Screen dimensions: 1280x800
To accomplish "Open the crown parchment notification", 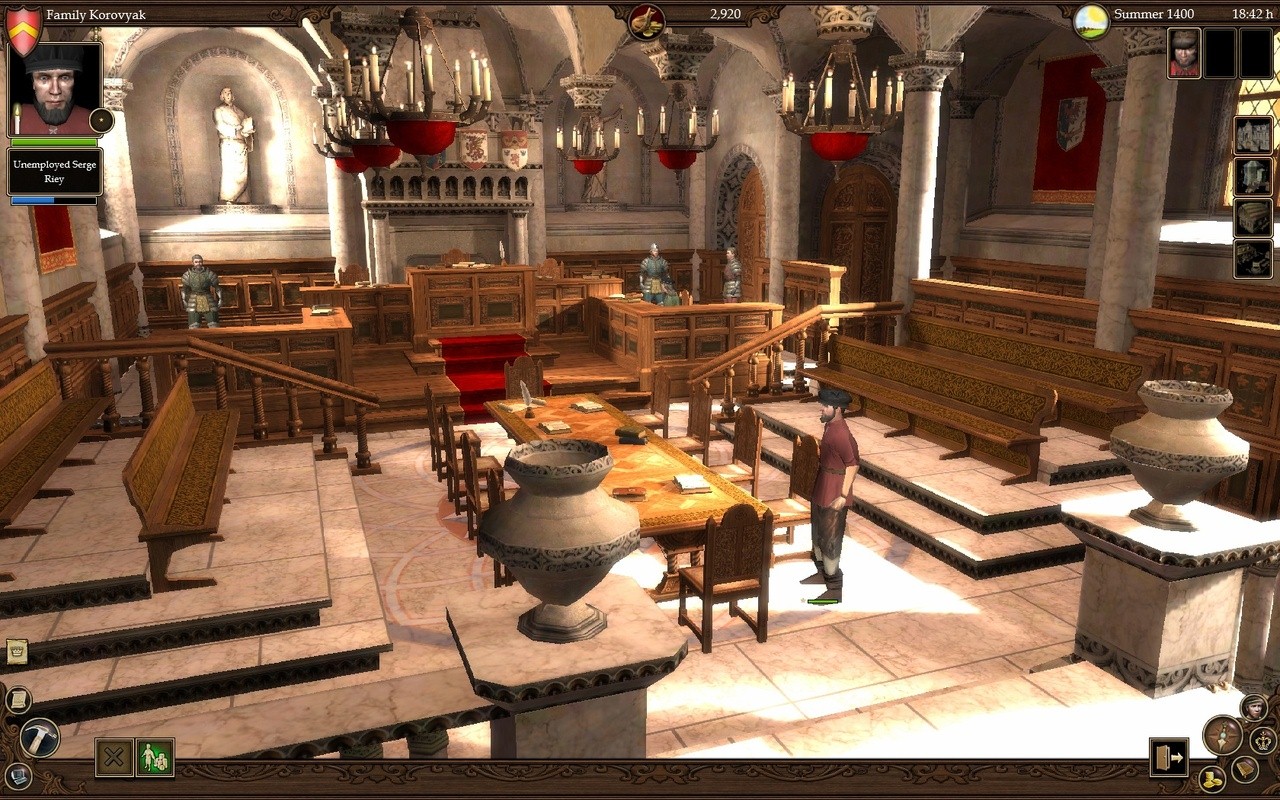I will tap(16, 651).
